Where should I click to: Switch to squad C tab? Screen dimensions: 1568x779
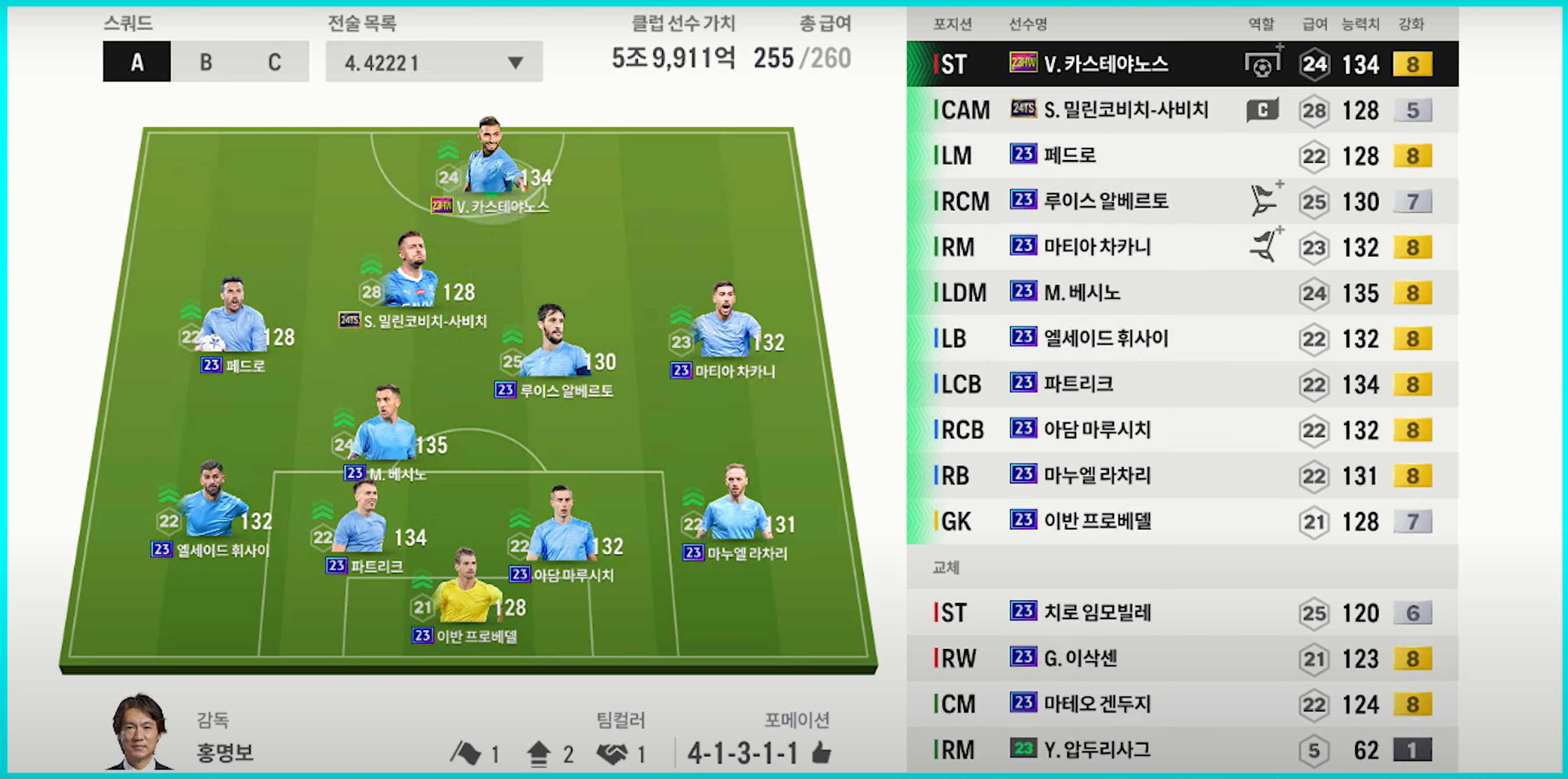click(x=275, y=61)
